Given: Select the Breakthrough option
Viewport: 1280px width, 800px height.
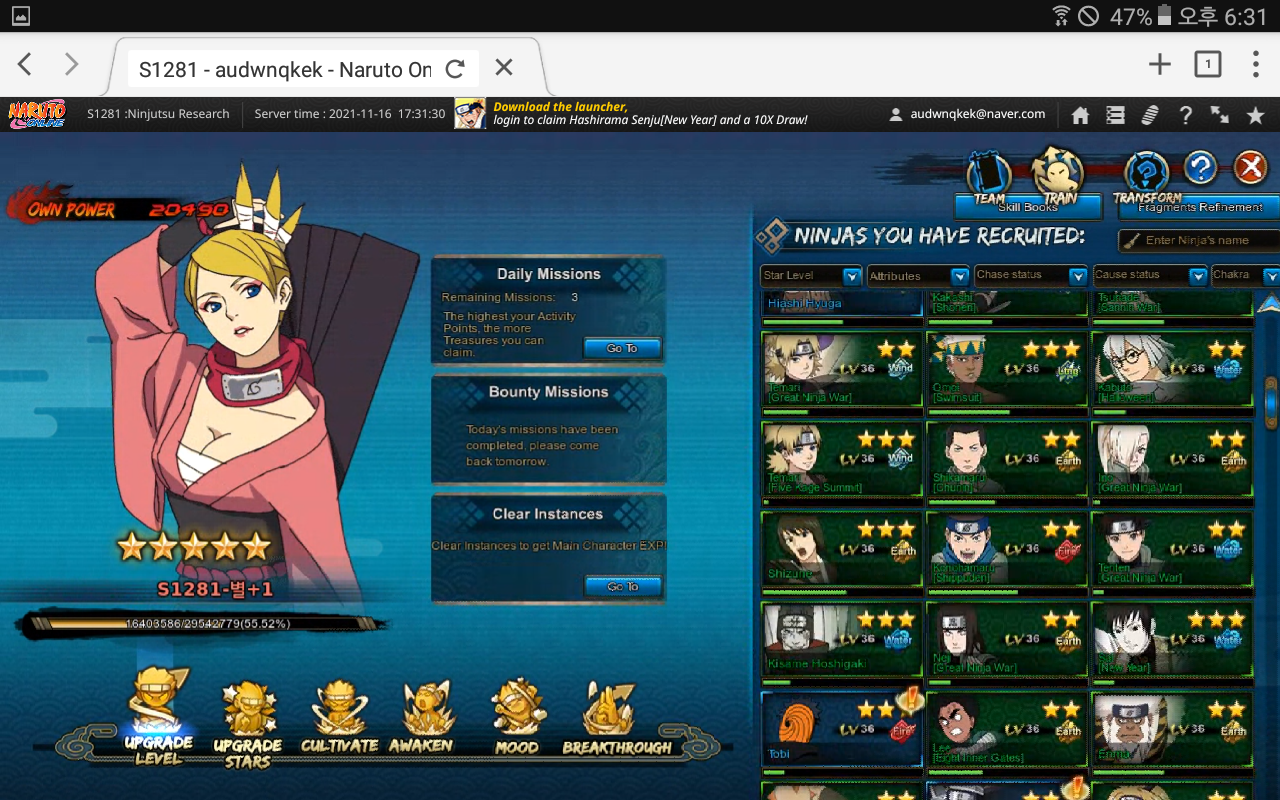Looking at the screenshot, I should 610,718.
